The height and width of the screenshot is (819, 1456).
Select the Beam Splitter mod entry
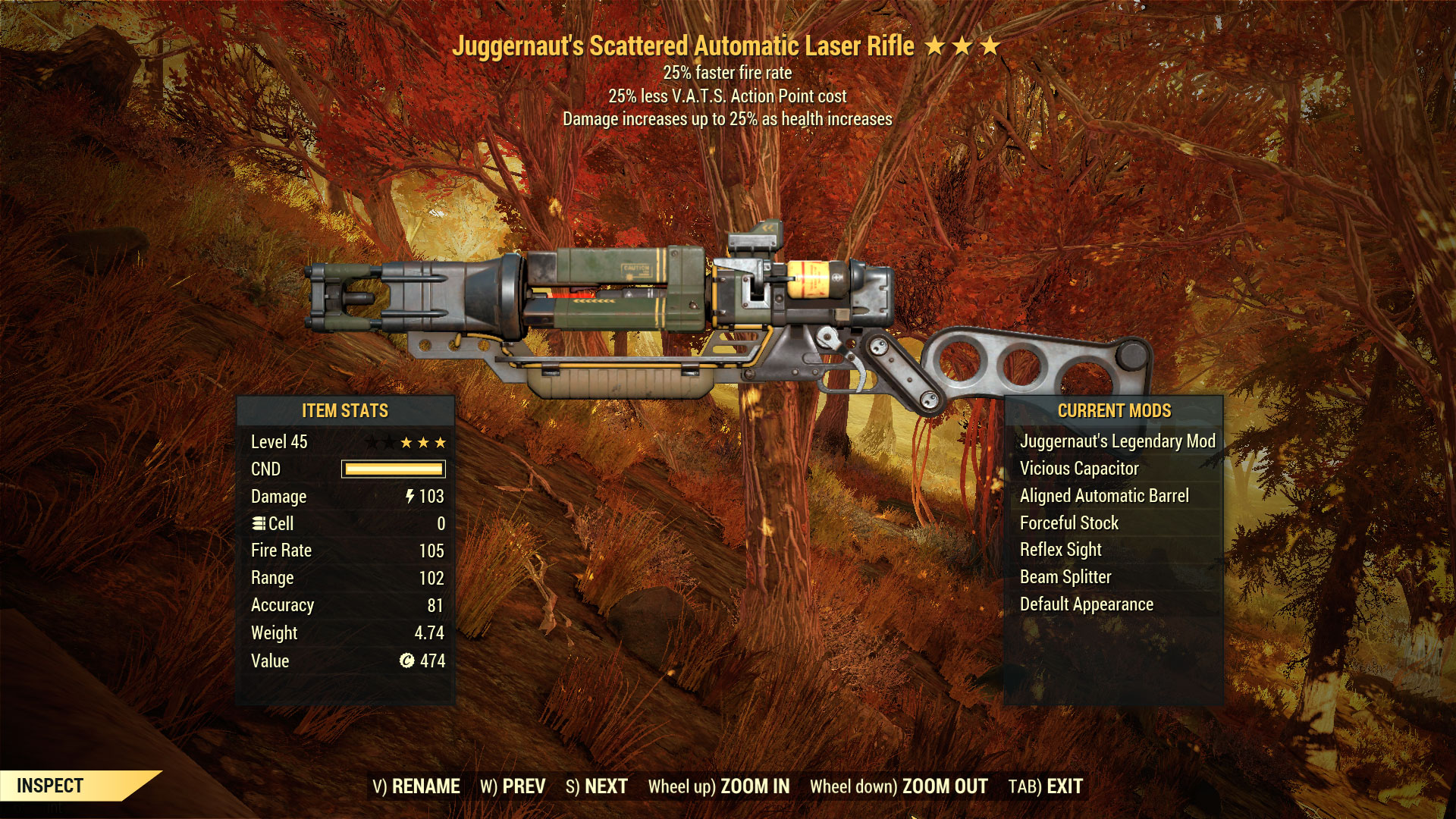1065,576
